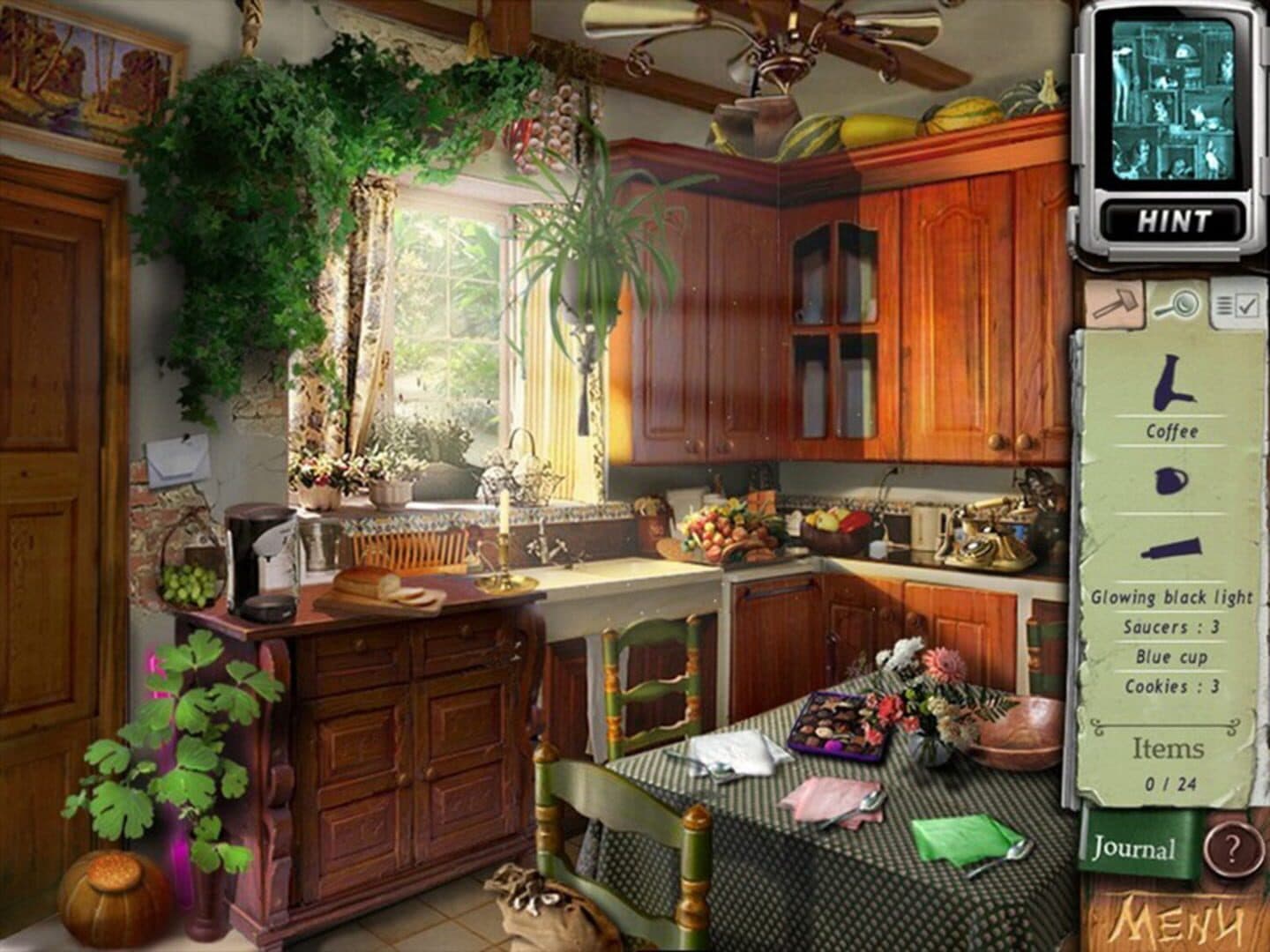Open the checklist tab
Image resolution: width=1270 pixels, height=952 pixels.
tap(1236, 304)
